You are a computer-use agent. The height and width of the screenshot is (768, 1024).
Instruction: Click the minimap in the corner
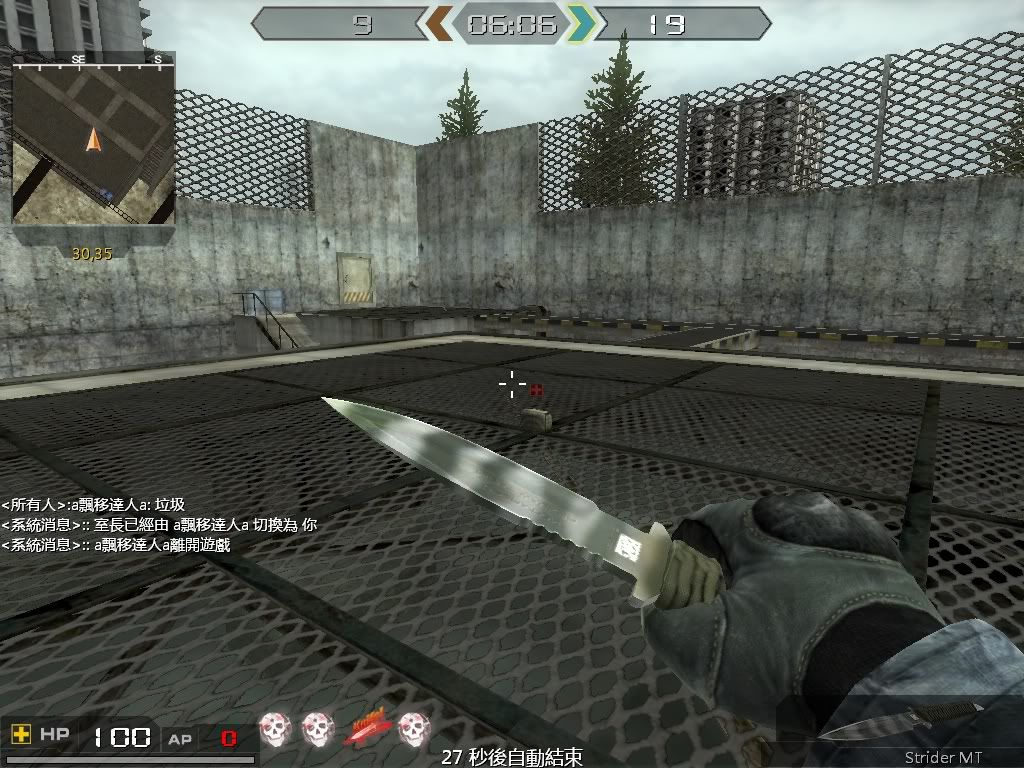(93, 138)
